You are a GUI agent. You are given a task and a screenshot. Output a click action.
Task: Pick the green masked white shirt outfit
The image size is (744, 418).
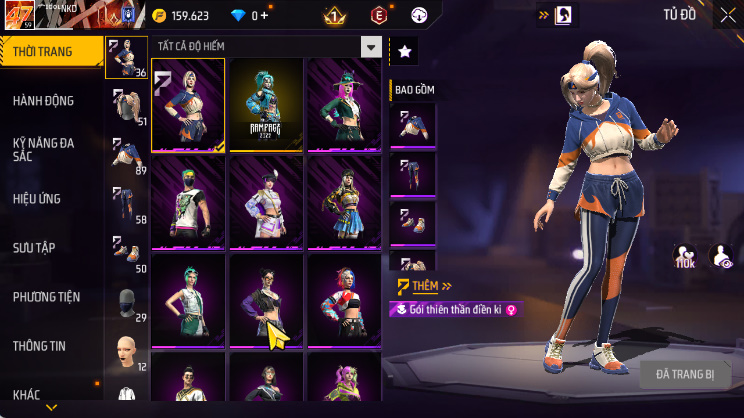(x=188, y=202)
